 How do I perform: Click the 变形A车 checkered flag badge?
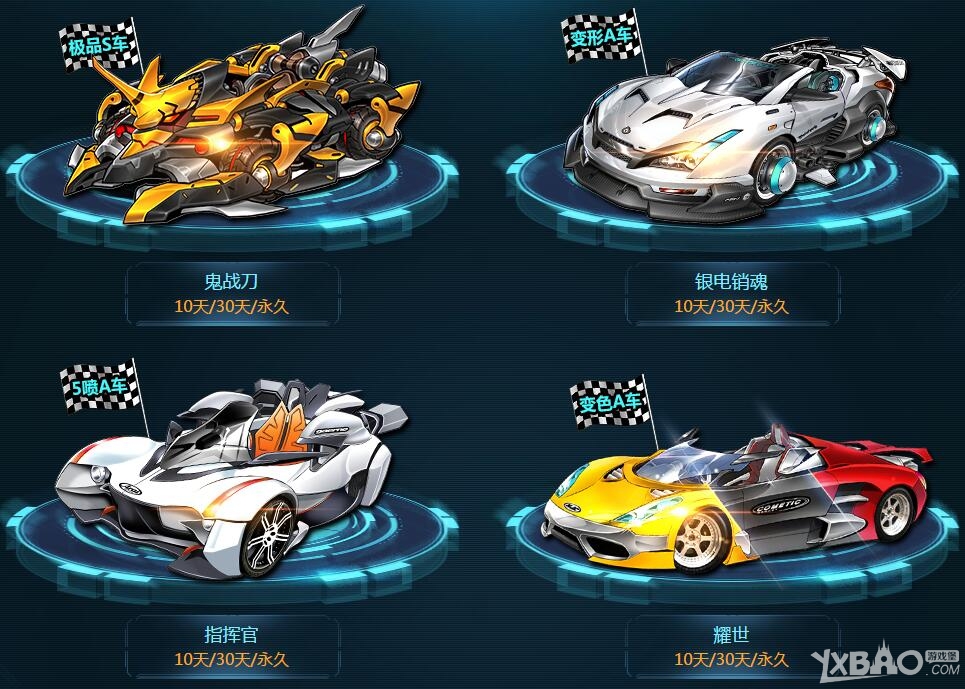click(601, 38)
